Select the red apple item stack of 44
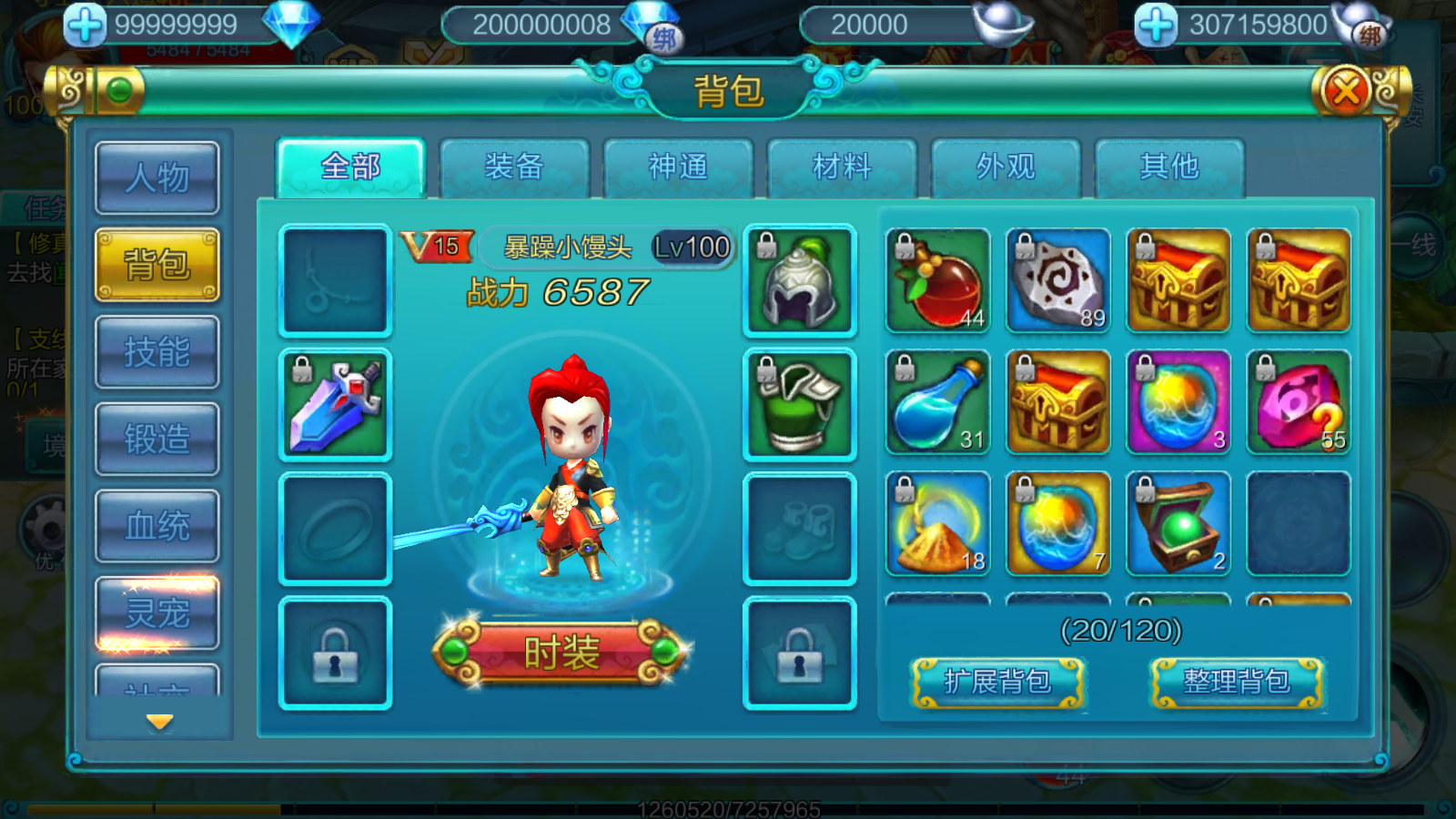 click(936, 280)
